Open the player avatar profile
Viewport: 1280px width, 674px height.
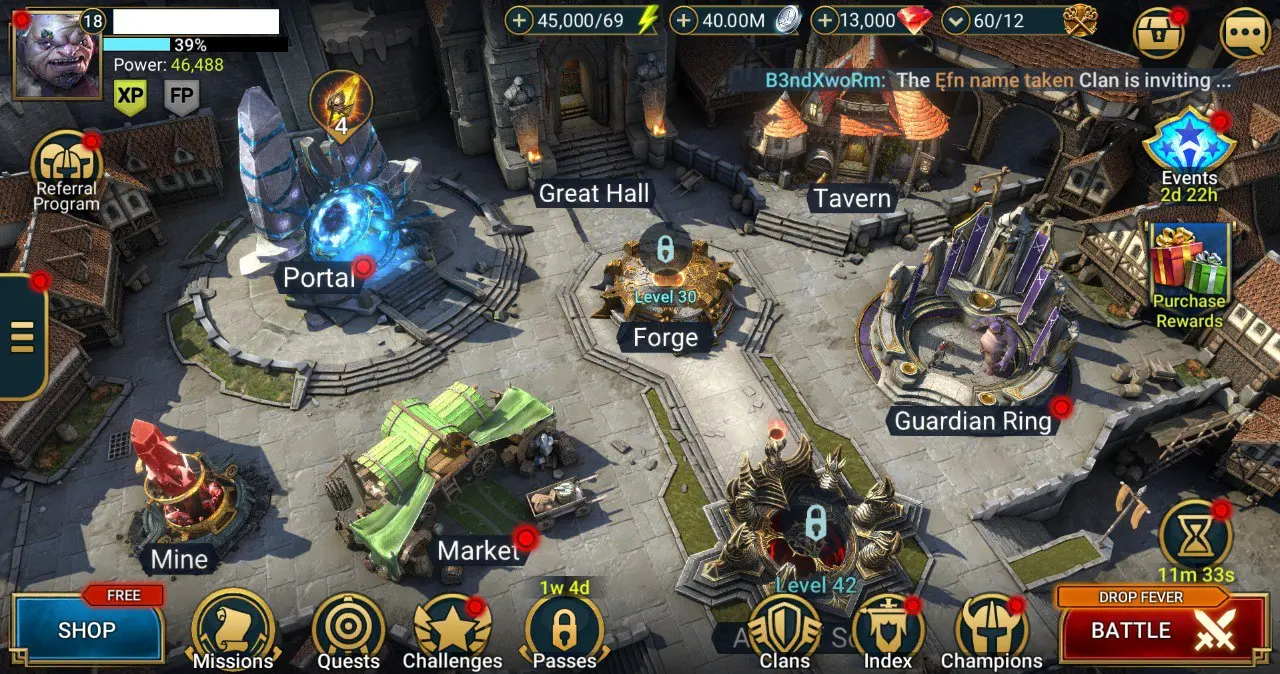pos(56,55)
